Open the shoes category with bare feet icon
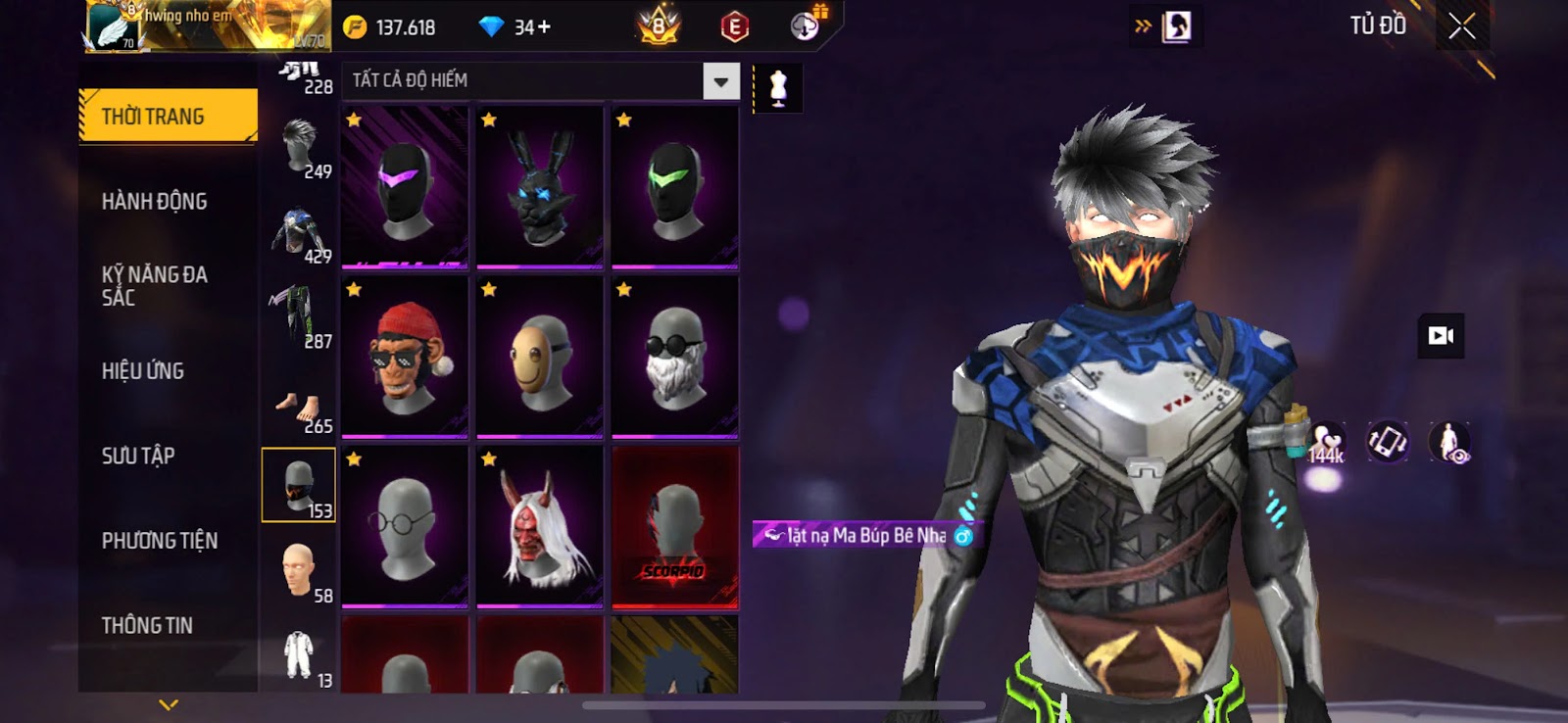1568x723 pixels. 299,410
